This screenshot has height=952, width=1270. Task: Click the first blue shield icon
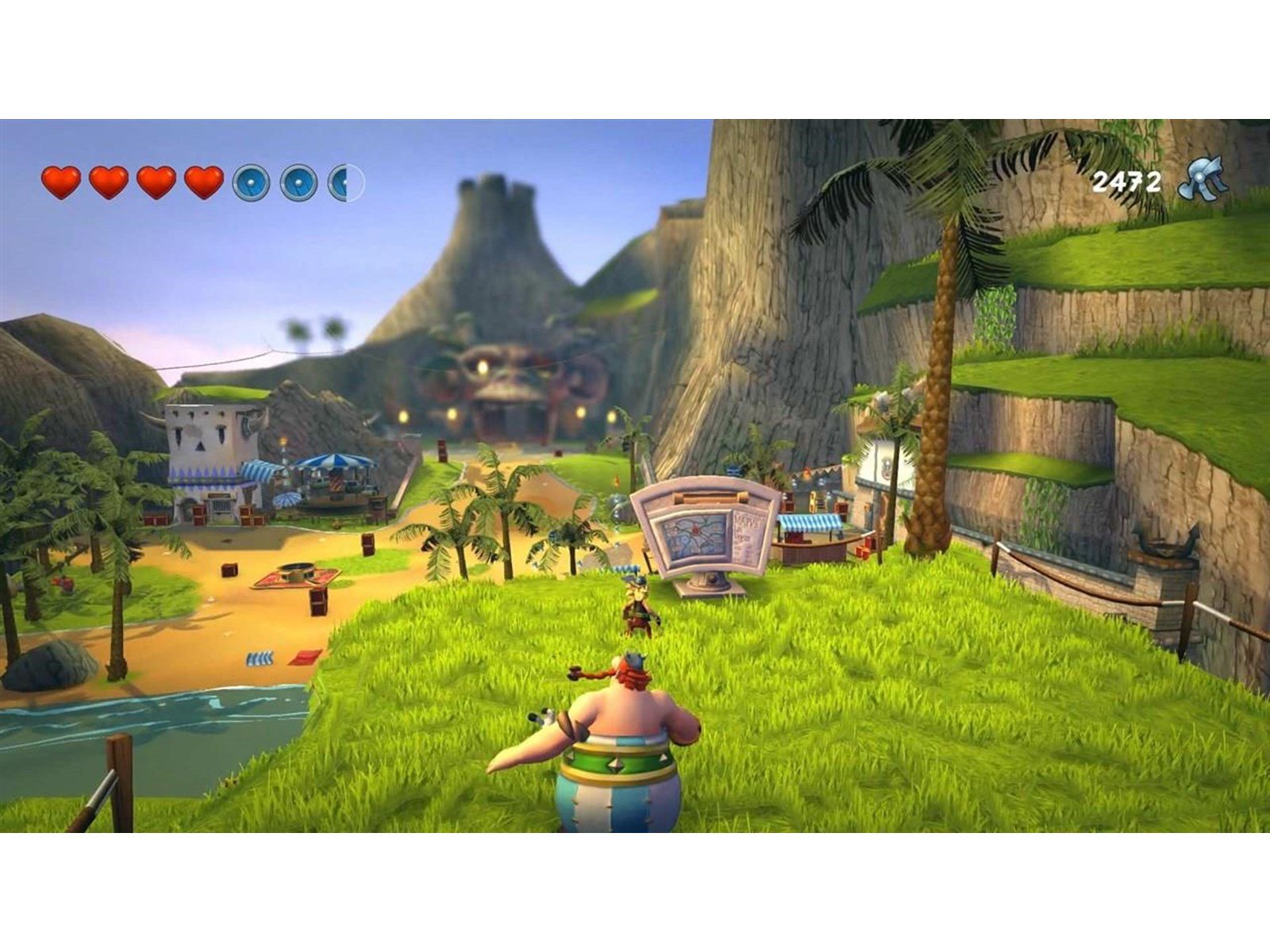[x=252, y=182]
